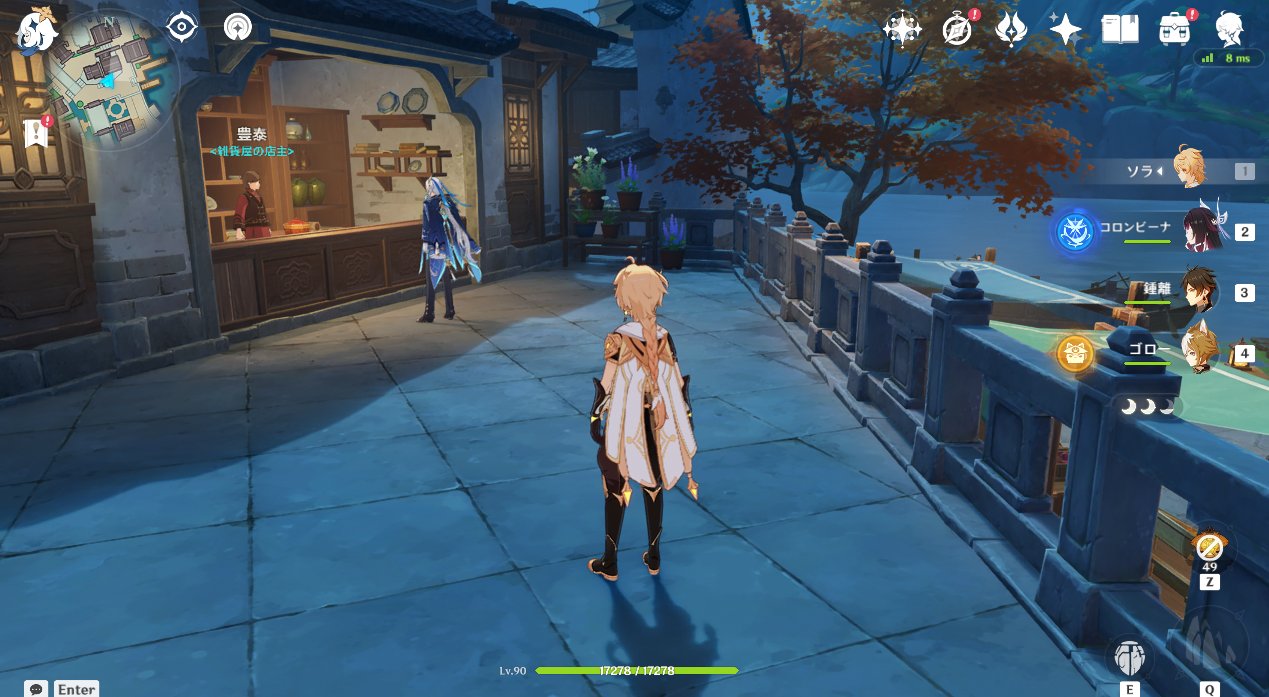The height and width of the screenshot is (697, 1269).
Task: Open the backpack inventory
Action: tap(1175, 29)
